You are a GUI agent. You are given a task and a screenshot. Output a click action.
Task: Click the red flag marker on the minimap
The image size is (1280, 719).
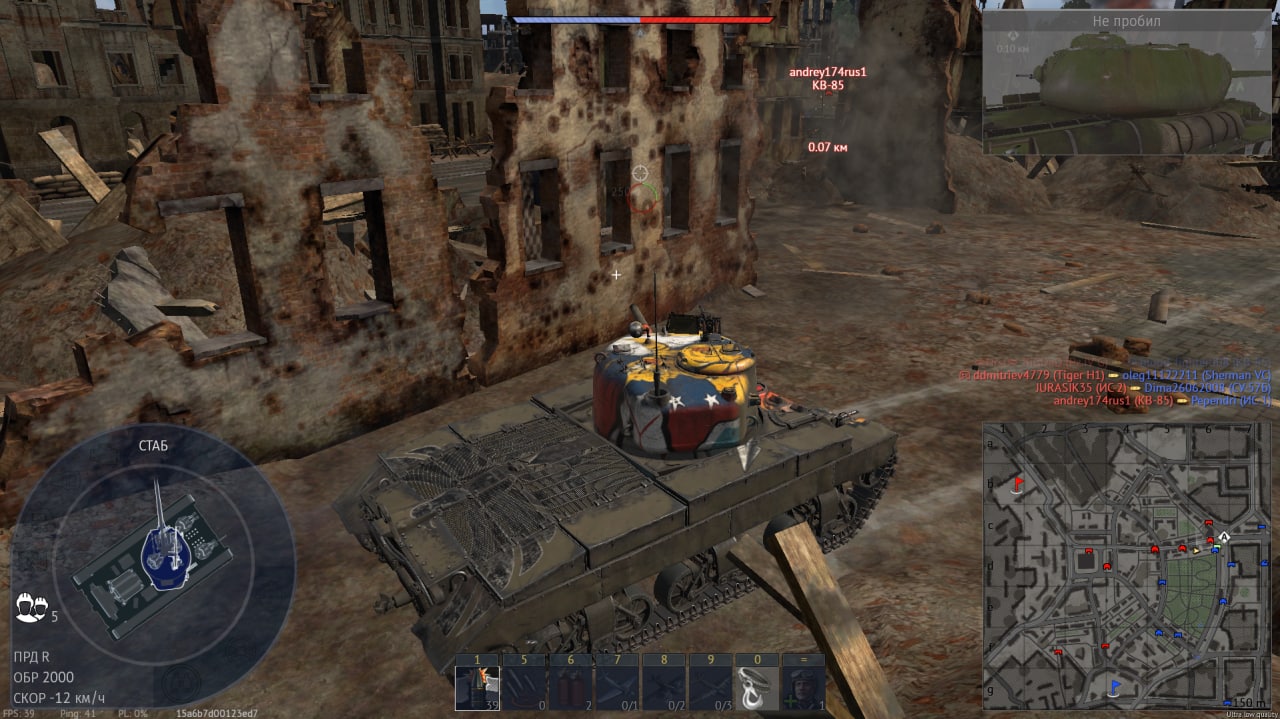[x=1018, y=485]
